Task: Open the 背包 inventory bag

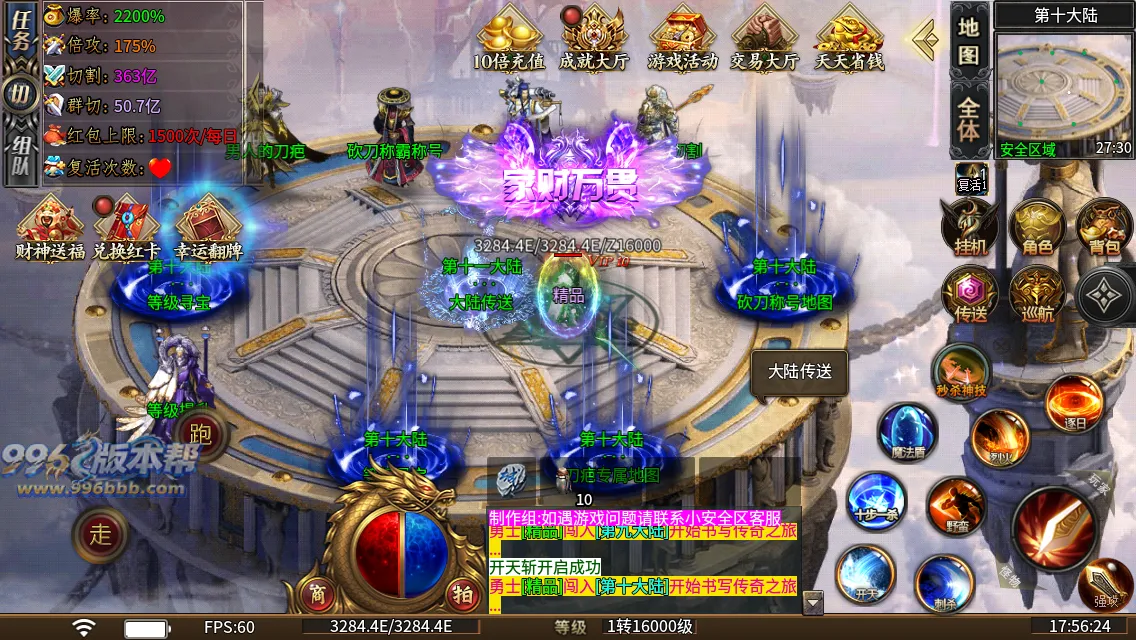Action: click(1104, 225)
